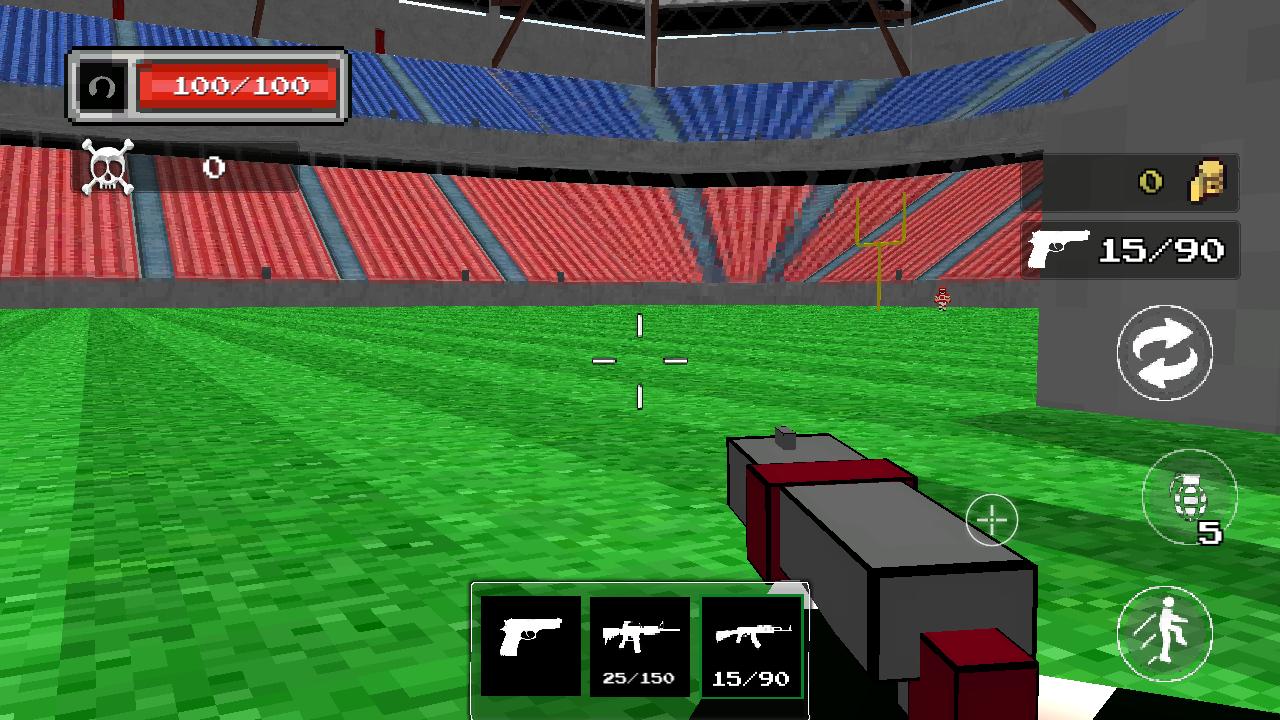Toggle the omega emblem on the health bar
The height and width of the screenshot is (720, 1280).
coord(103,86)
